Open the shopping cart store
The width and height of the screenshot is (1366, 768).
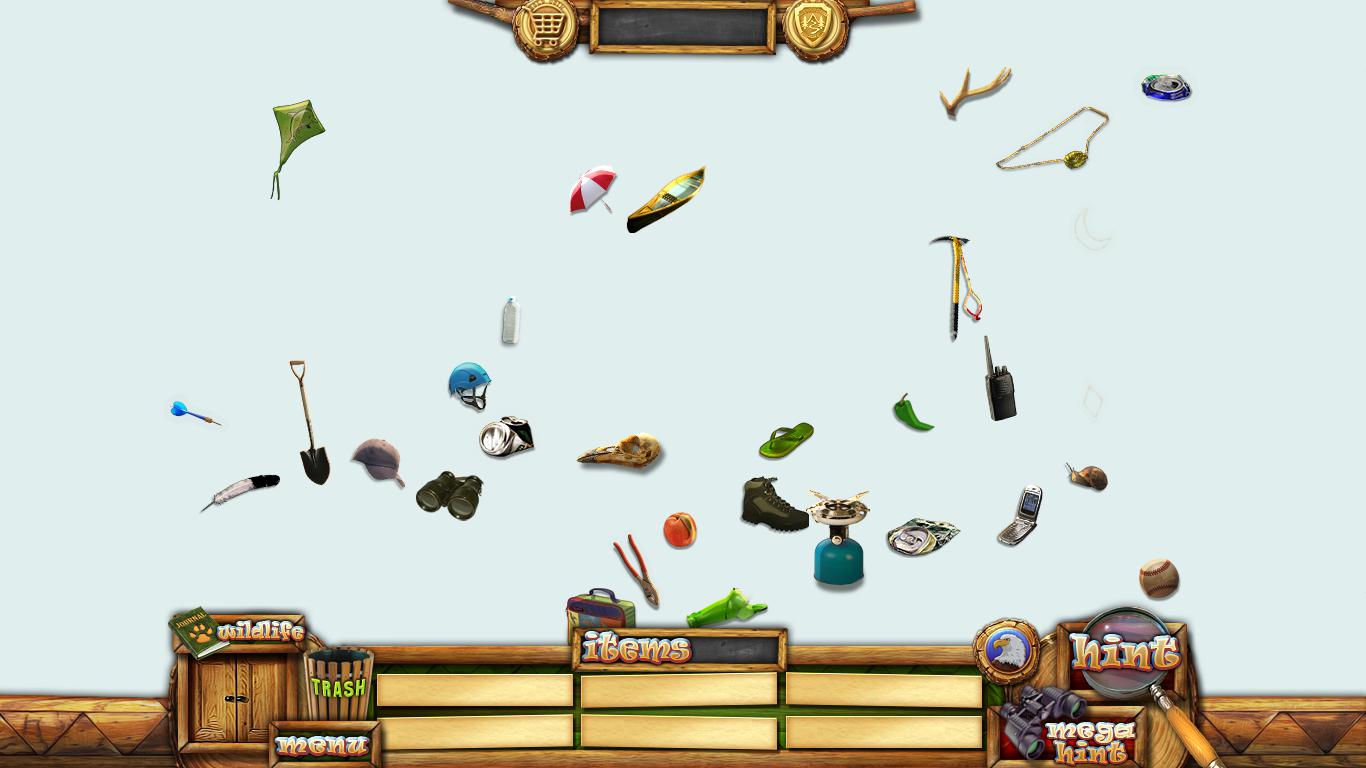pos(545,26)
